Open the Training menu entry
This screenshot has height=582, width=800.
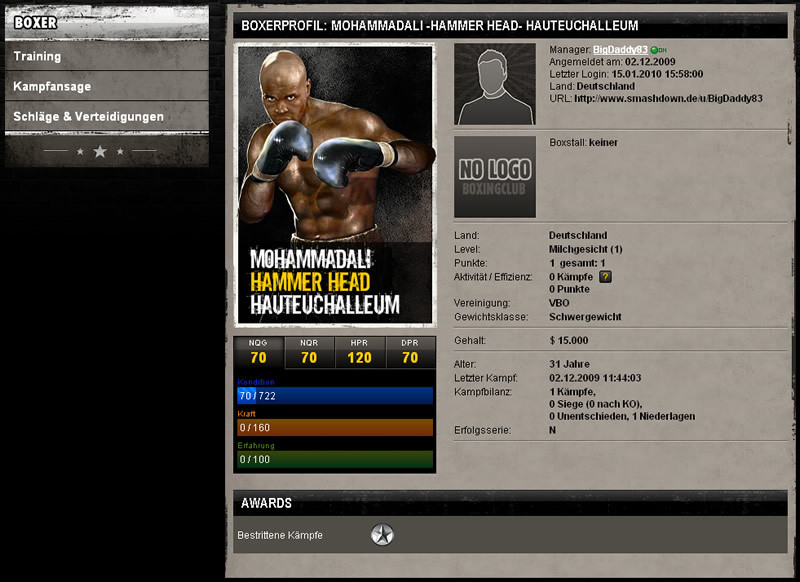tap(38, 57)
